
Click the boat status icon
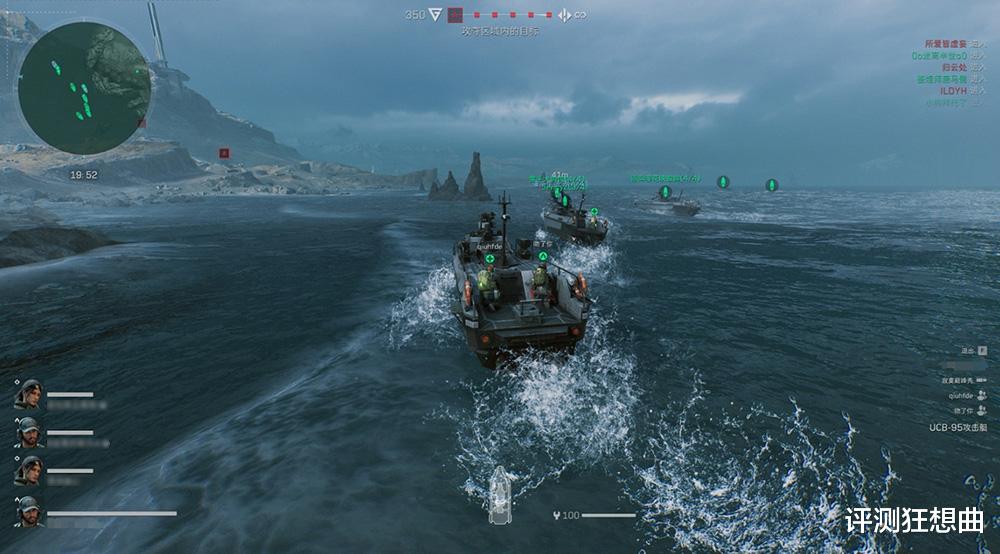pos(499,495)
